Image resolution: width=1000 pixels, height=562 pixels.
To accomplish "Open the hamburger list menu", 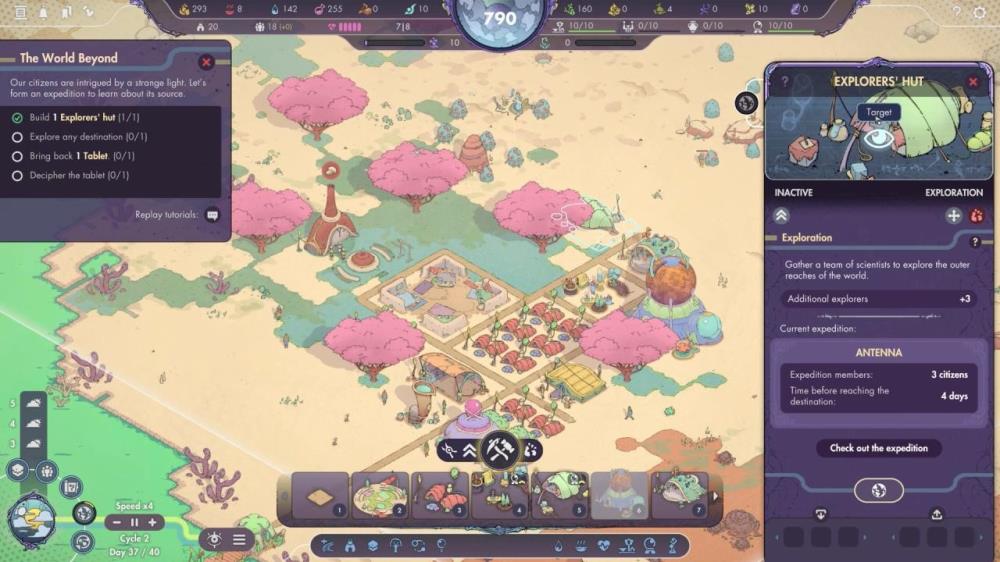I will pyautogui.click(x=239, y=539).
